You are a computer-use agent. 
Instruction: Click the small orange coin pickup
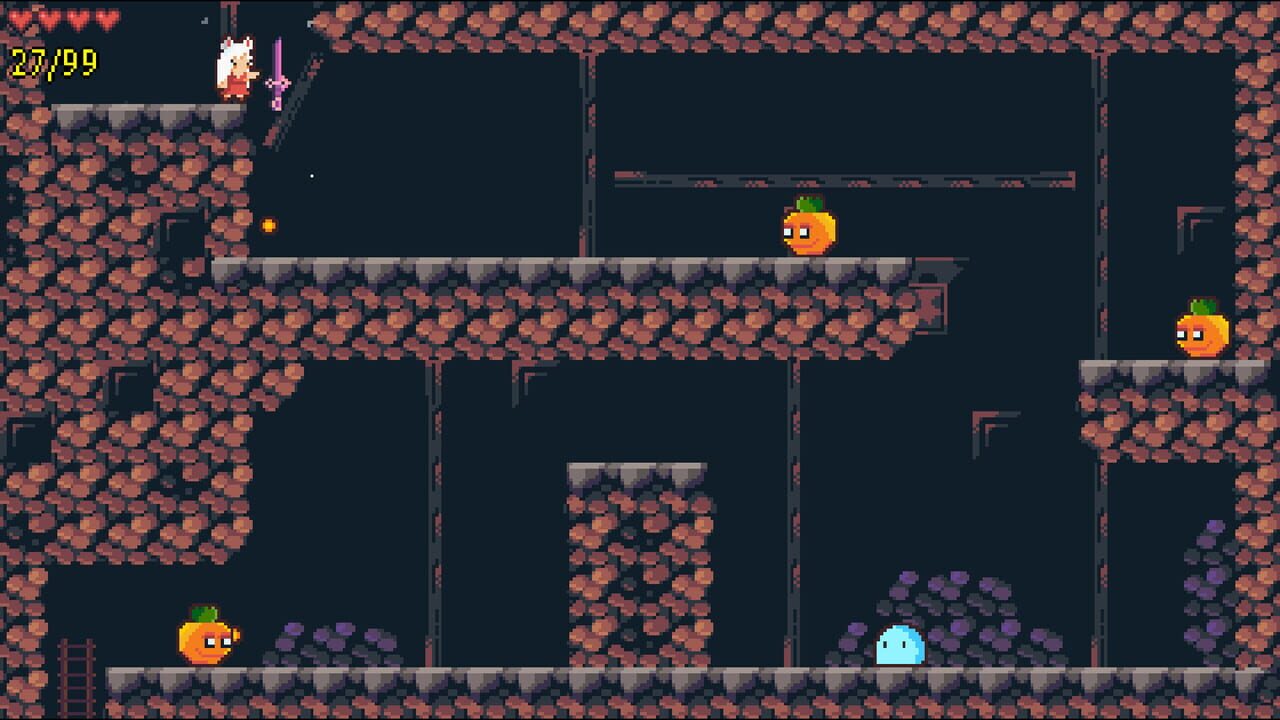pos(267,226)
